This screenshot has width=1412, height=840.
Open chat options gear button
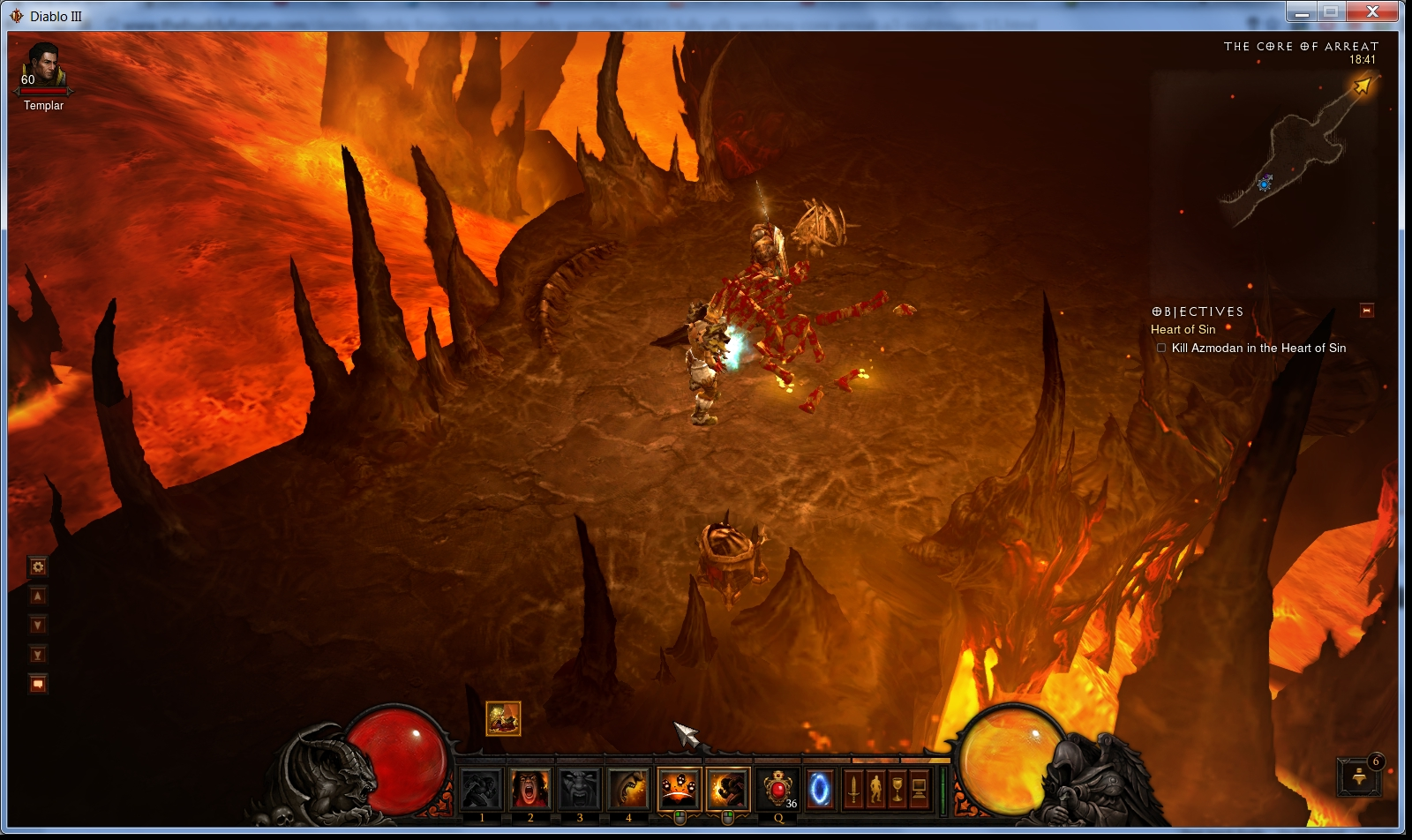click(x=38, y=566)
